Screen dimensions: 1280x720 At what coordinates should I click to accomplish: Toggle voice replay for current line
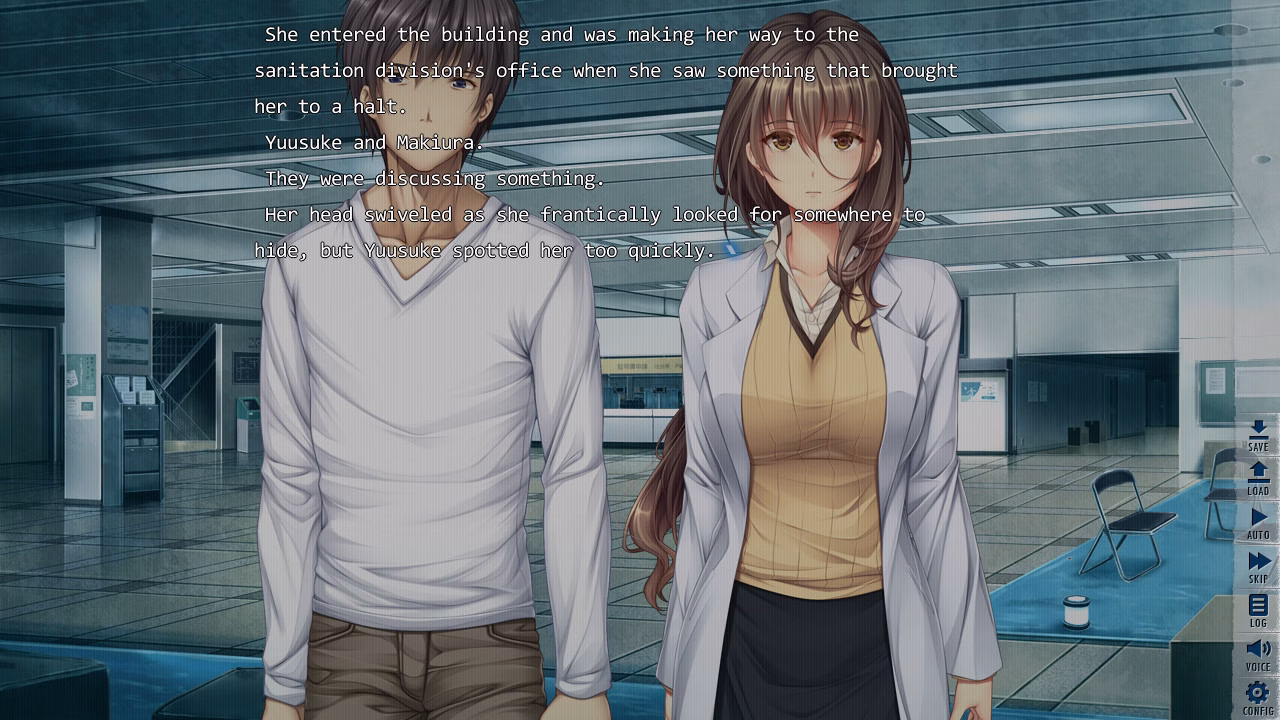(x=1258, y=652)
